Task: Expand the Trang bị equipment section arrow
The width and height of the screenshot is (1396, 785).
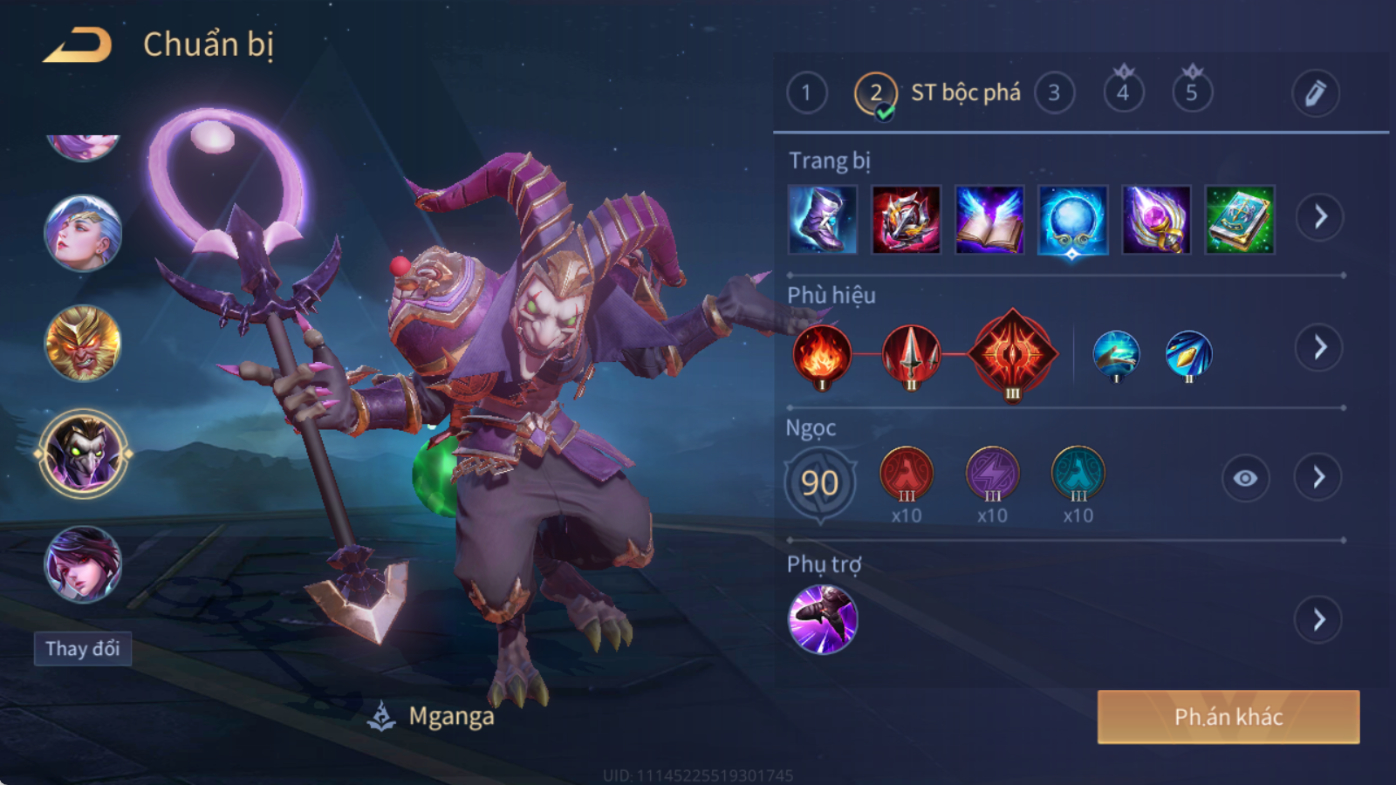Action: [x=1320, y=217]
